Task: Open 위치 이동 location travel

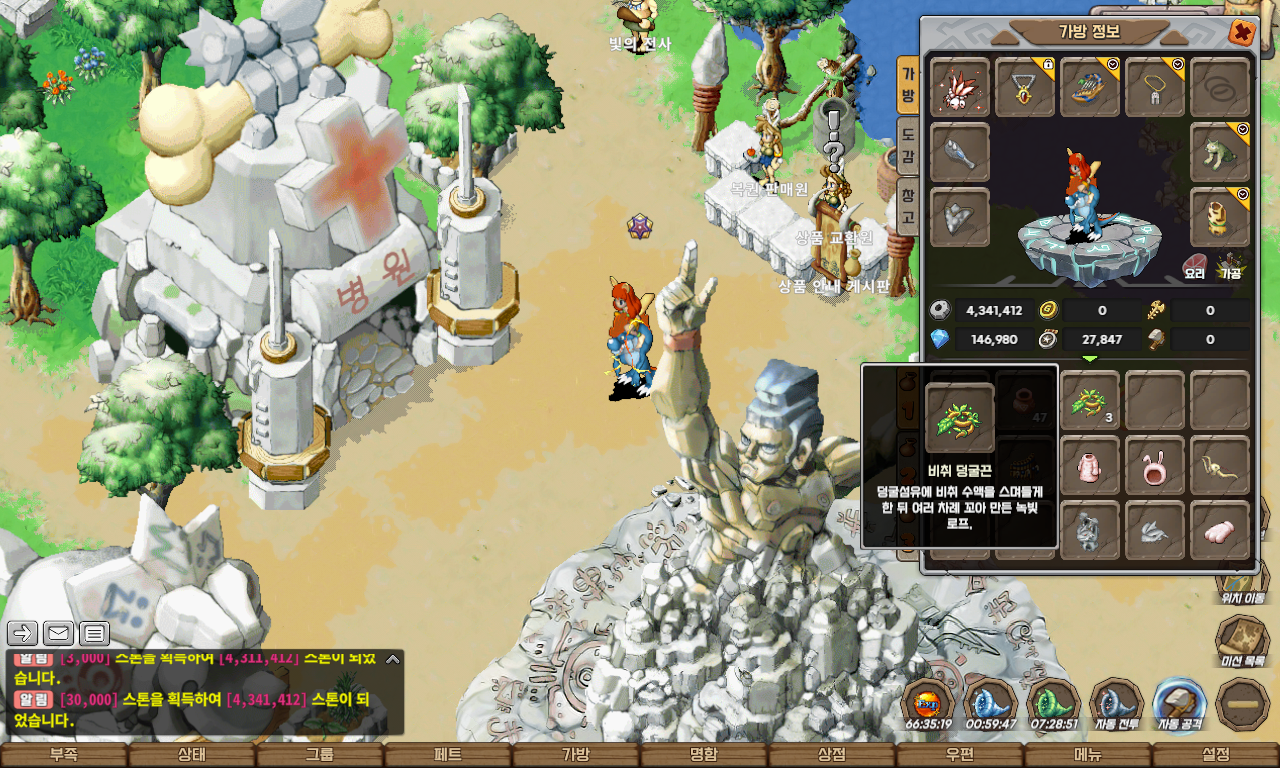Action: click(x=1242, y=580)
